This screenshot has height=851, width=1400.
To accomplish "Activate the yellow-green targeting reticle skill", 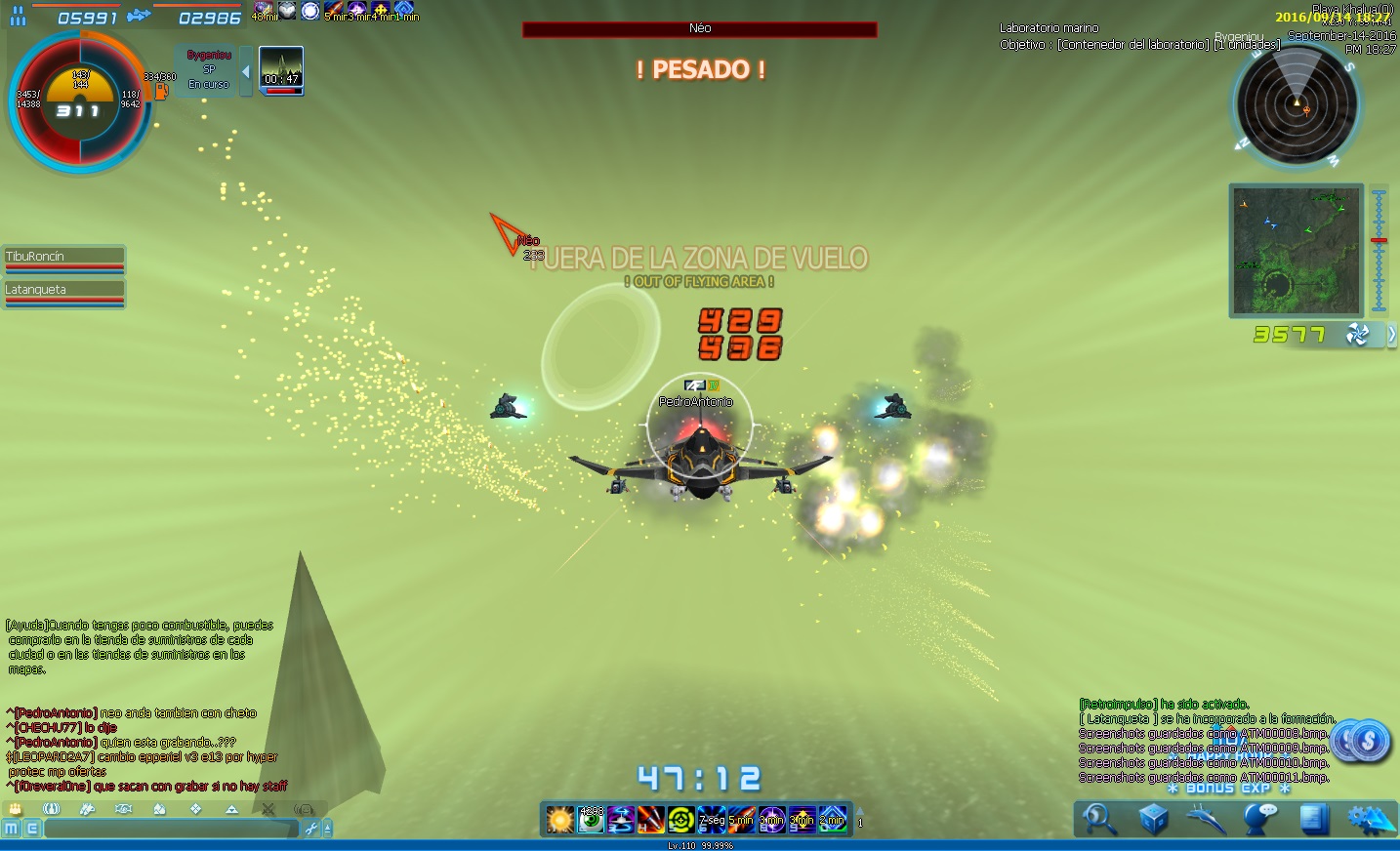I will (681, 820).
